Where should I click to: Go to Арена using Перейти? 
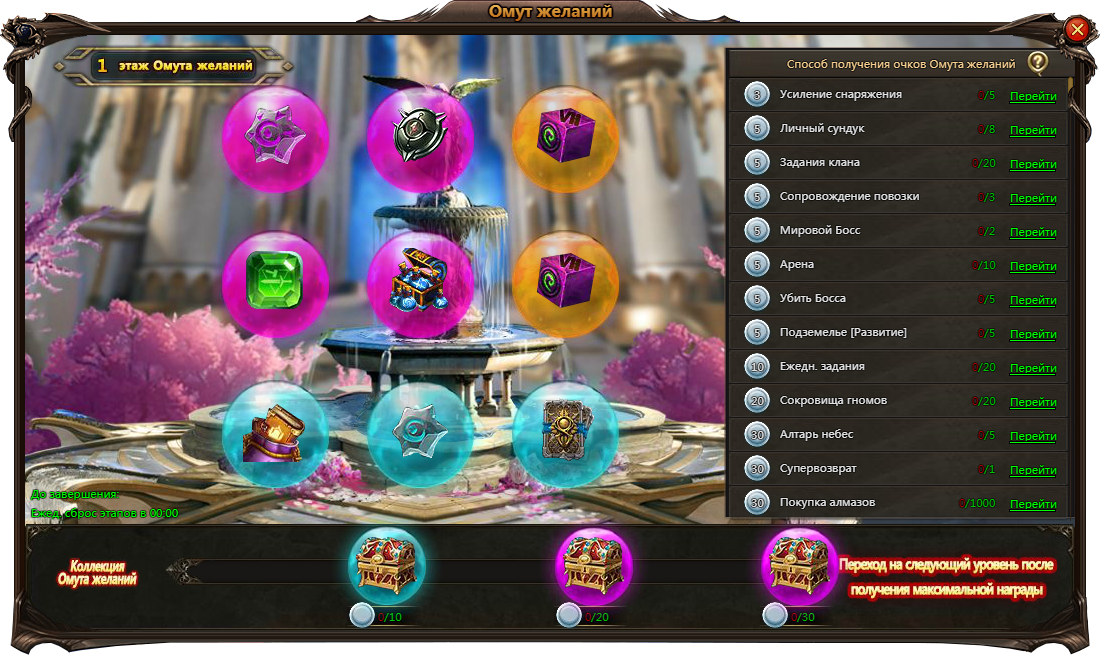(1033, 267)
